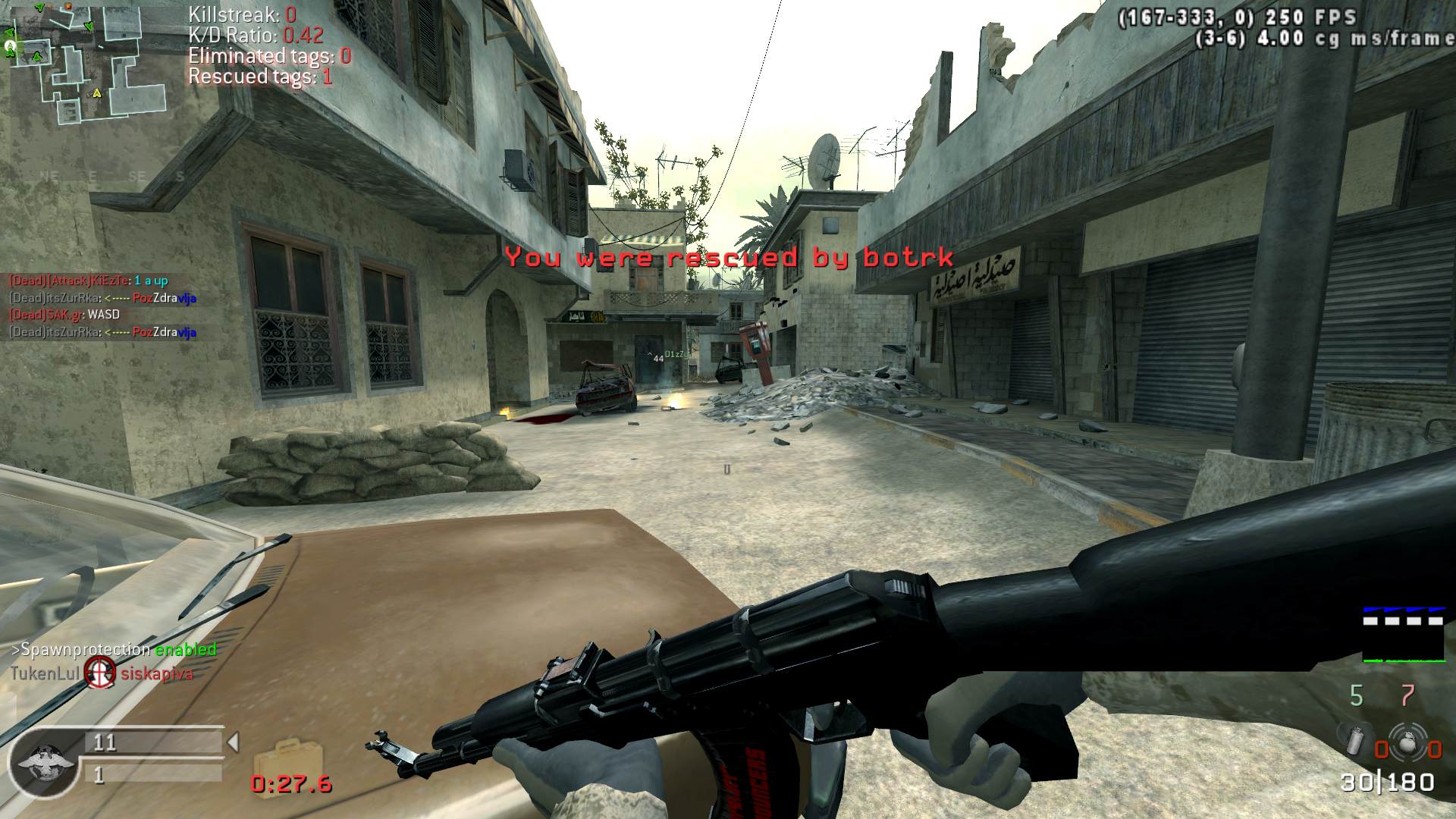Click the headshot icon in the killfeed

[99, 672]
